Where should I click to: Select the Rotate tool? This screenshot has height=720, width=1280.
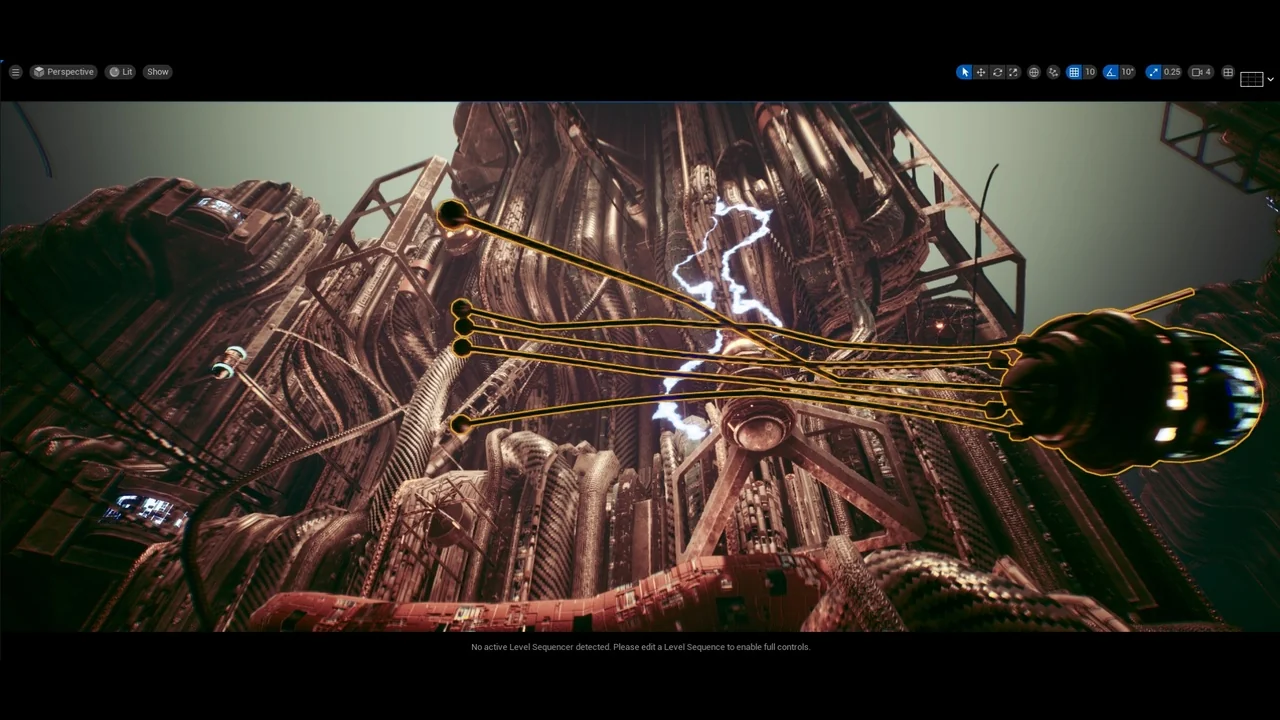point(997,71)
